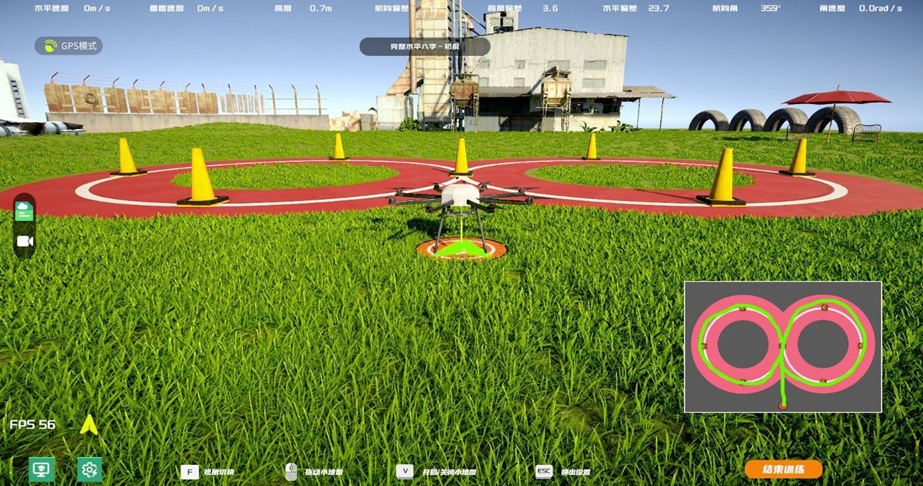Click the figure-eight flight path minimap
The width and height of the screenshot is (923, 486).
782,347
